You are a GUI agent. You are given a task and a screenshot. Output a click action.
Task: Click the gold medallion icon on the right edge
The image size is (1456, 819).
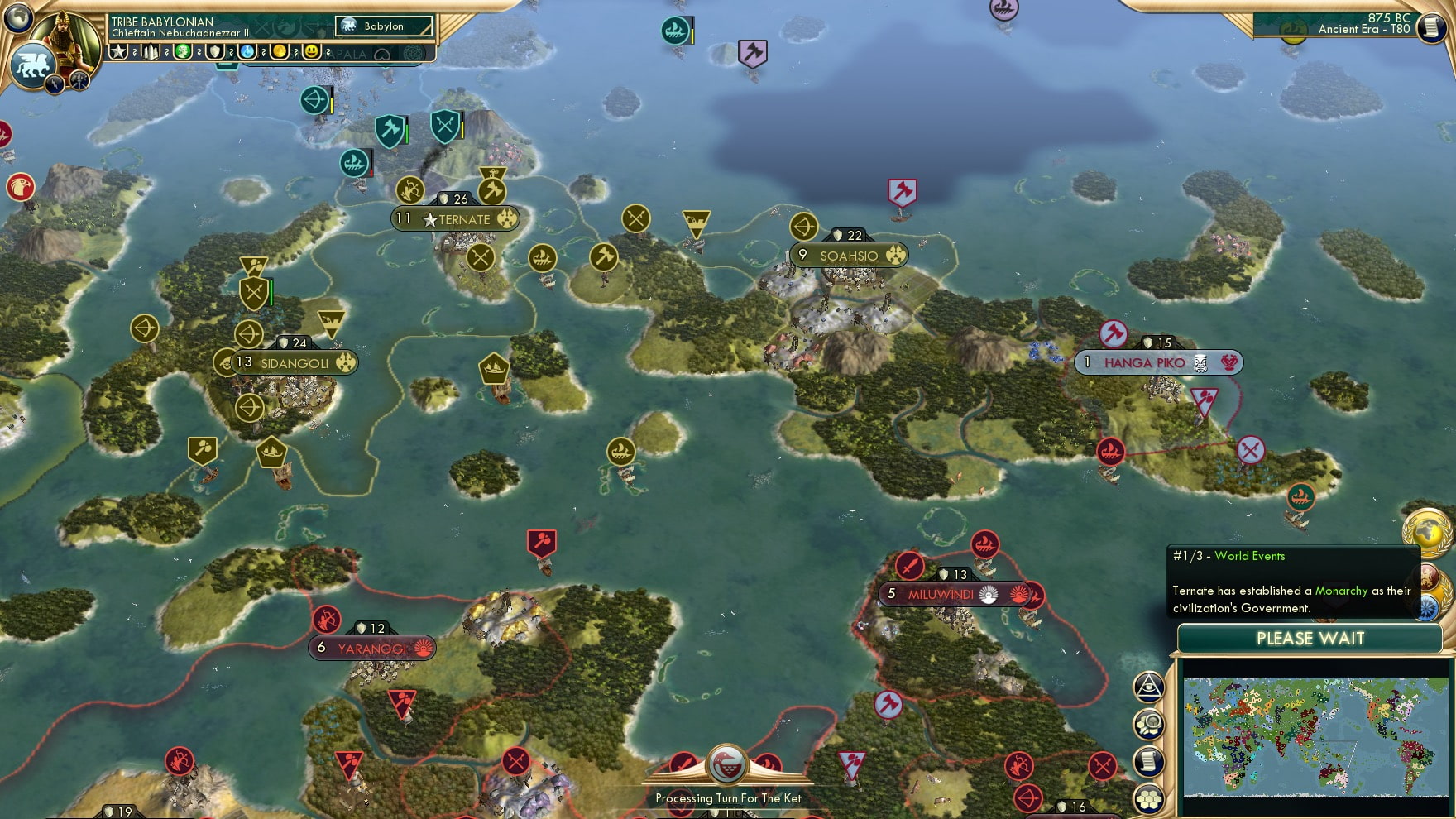coord(1427,531)
